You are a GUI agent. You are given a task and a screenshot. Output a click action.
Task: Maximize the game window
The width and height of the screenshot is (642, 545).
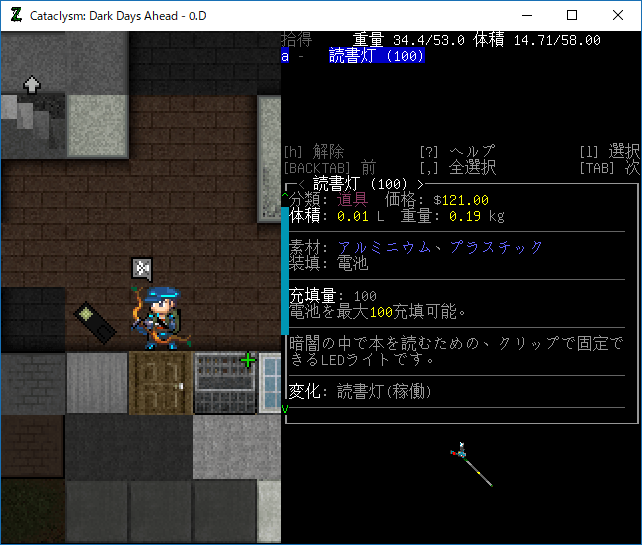coord(572,15)
